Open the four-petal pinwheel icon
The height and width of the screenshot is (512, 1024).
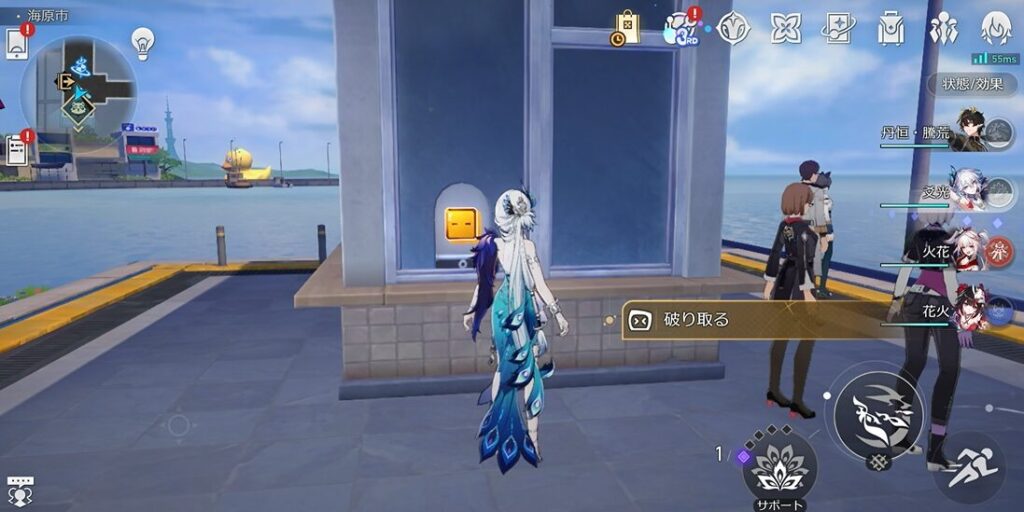(x=785, y=28)
